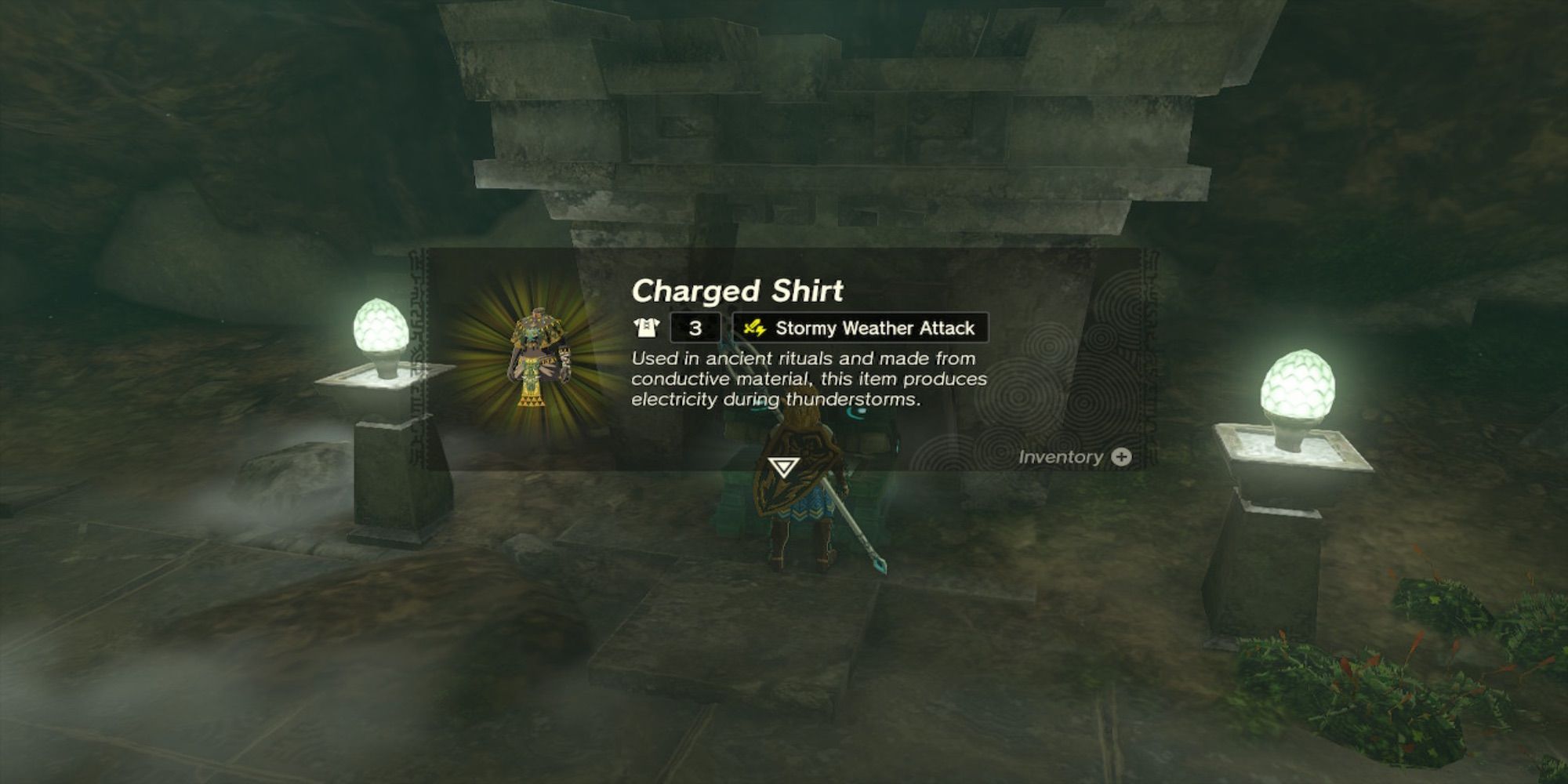Select the Charged Shirt title header
Image resolution: width=1568 pixels, height=784 pixels.
(x=738, y=292)
